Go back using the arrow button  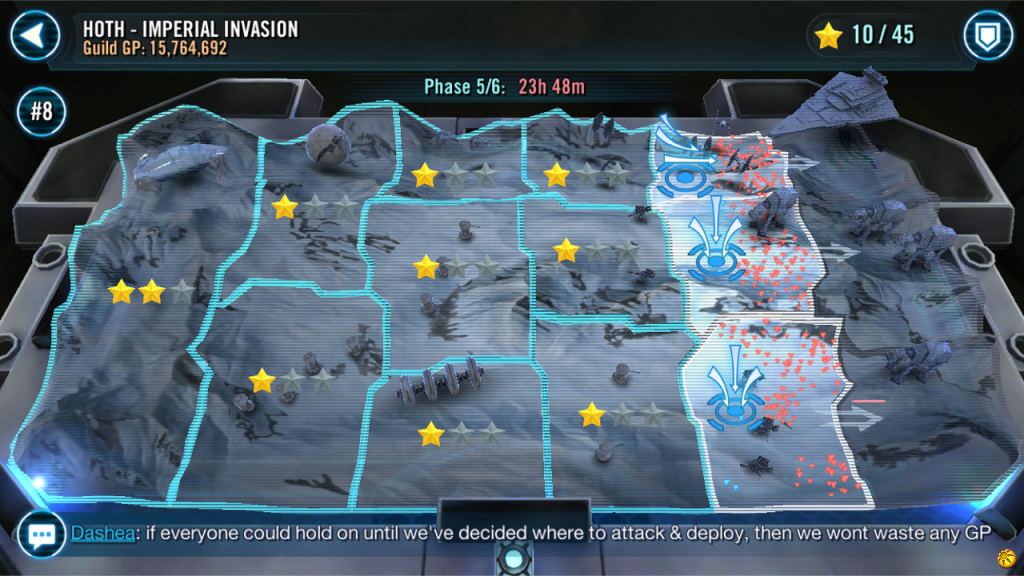click(x=36, y=36)
